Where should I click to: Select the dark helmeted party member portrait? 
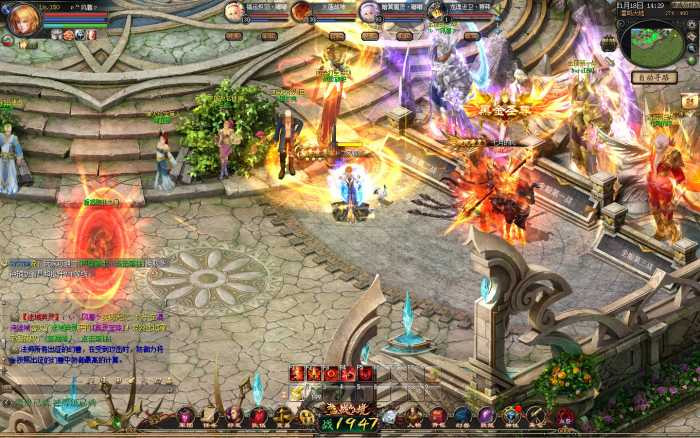click(x=435, y=11)
